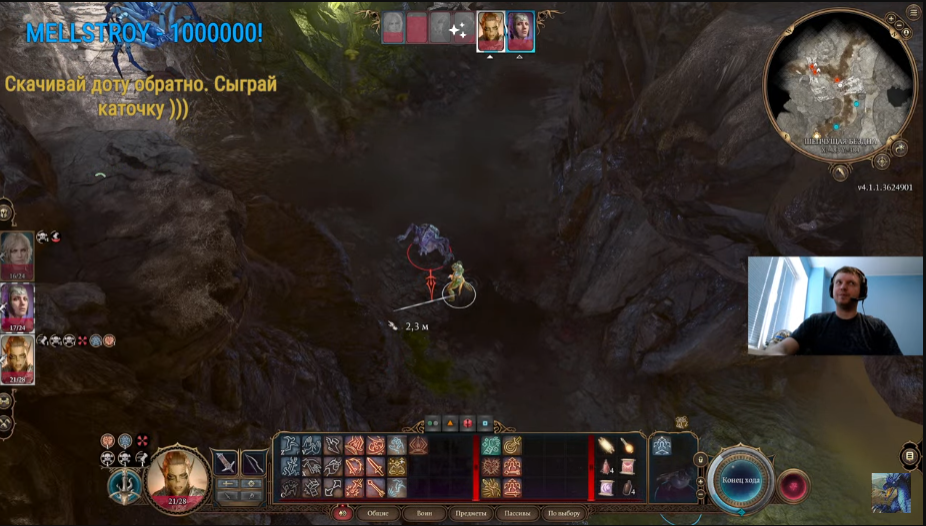
Task: Select the purple-haired character in the turn order
Action: point(520,31)
